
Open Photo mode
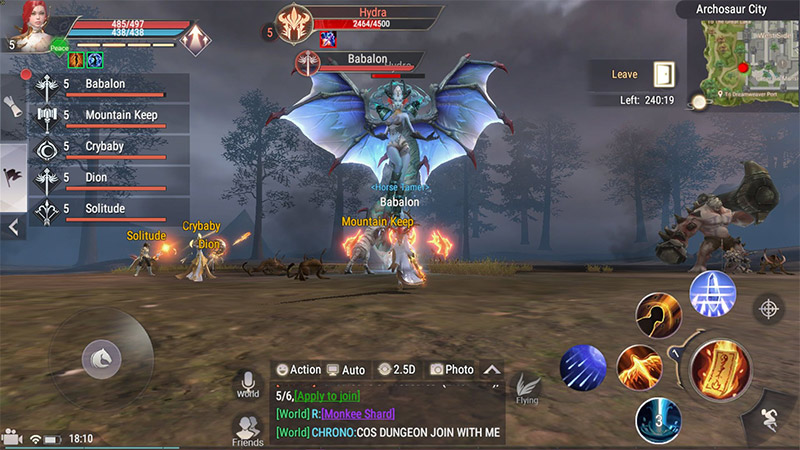click(x=451, y=370)
